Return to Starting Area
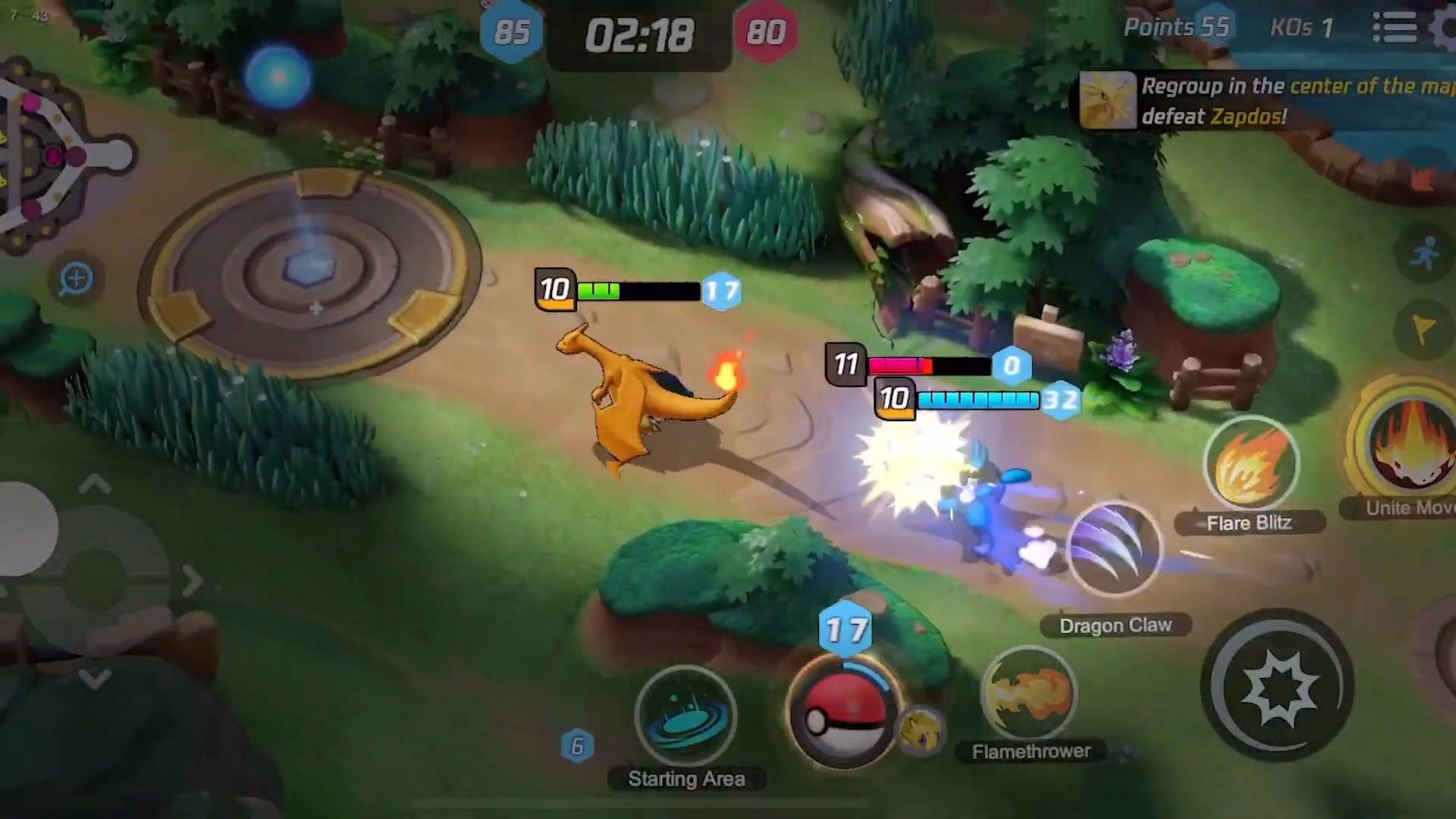Viewport: 1456px width, 819px height. (x=686, y=717)
